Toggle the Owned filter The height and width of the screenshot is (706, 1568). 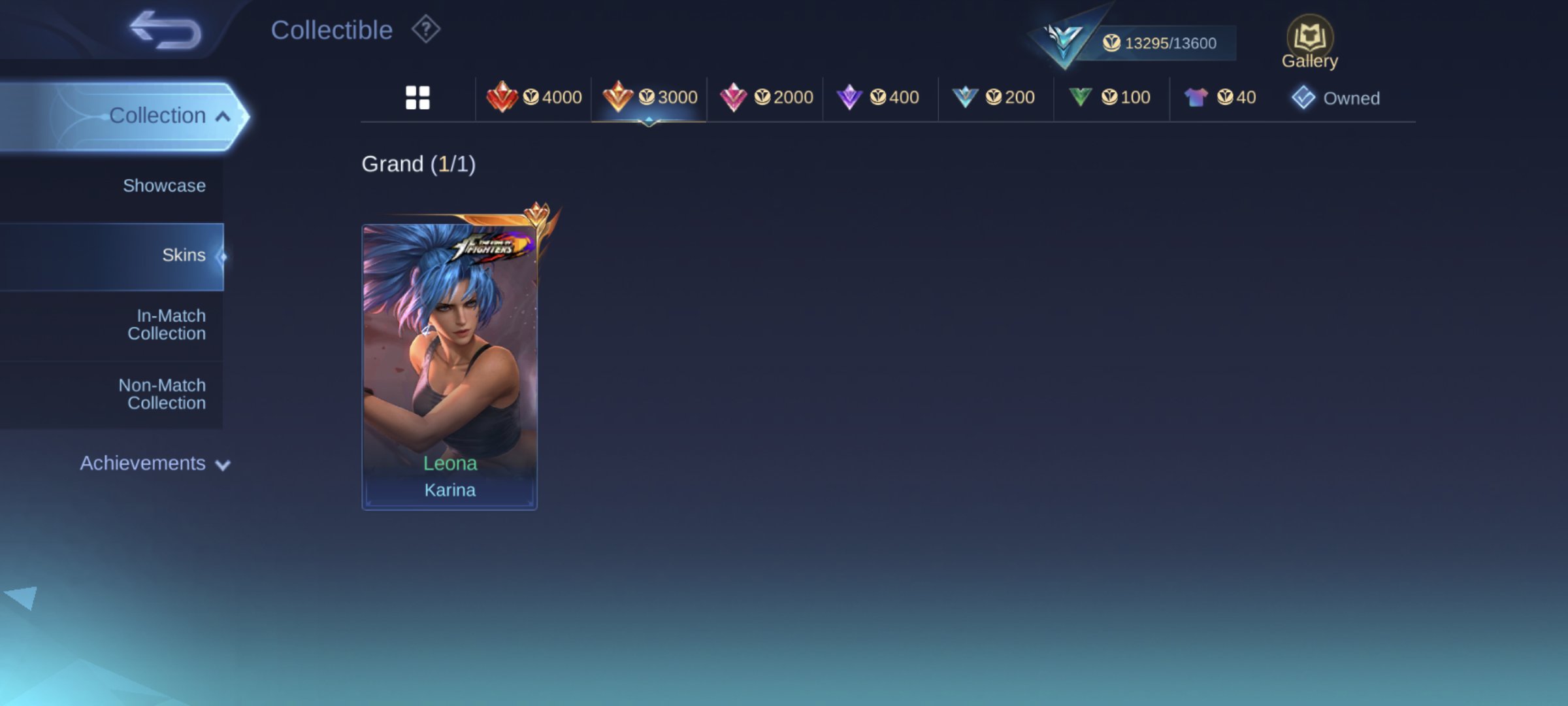click(1336, 98)
